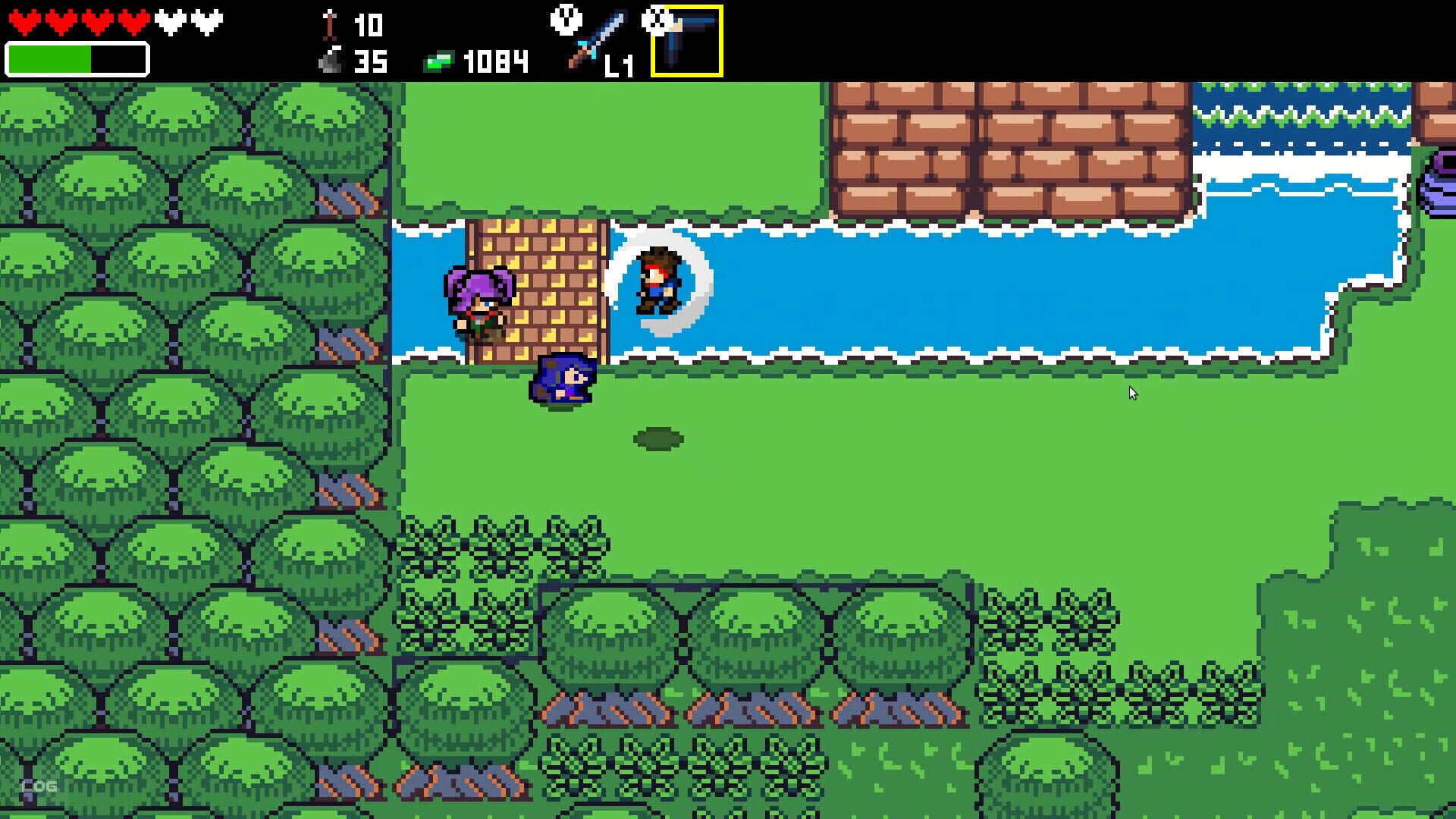Click the empty white heart at row's end
This screenshot has width=1456, height=819.
[x=206, y=22]
